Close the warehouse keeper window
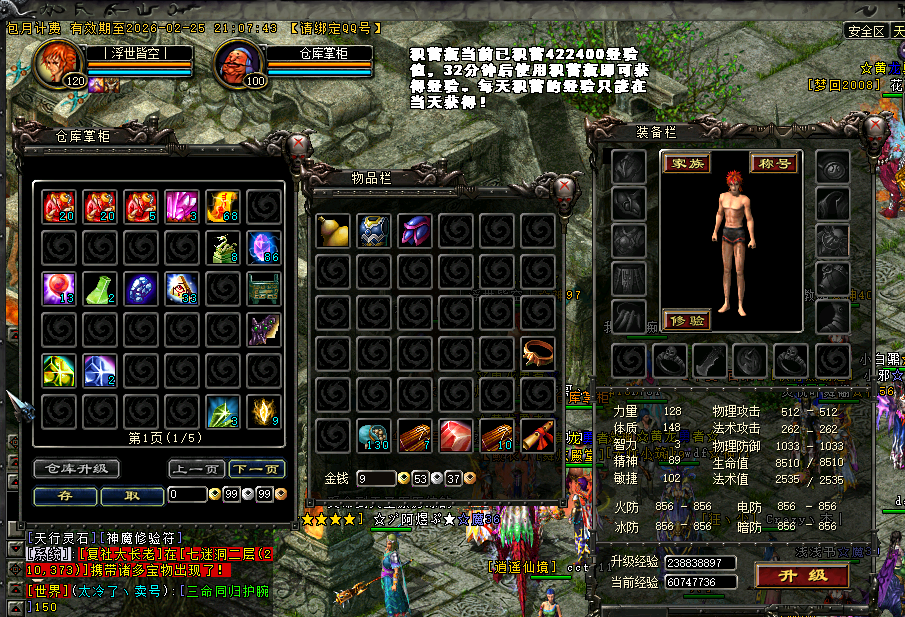 297,145
